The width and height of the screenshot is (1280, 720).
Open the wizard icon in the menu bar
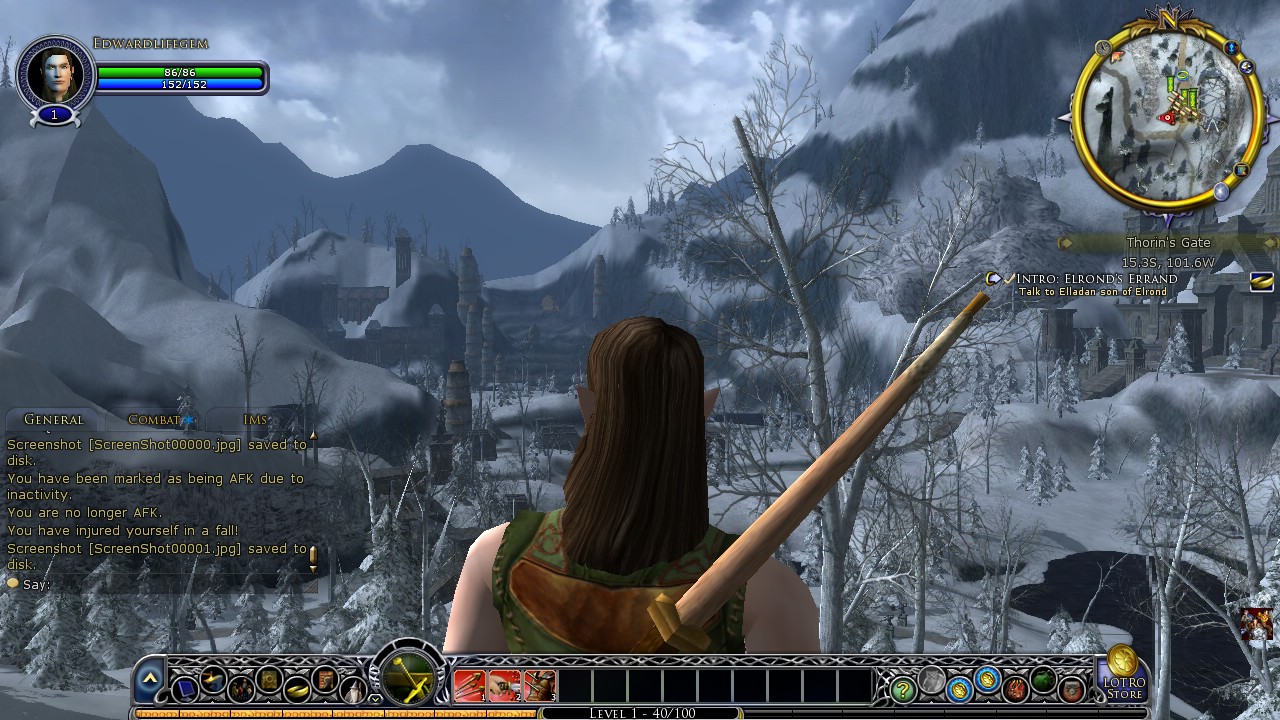coord(353,689)
